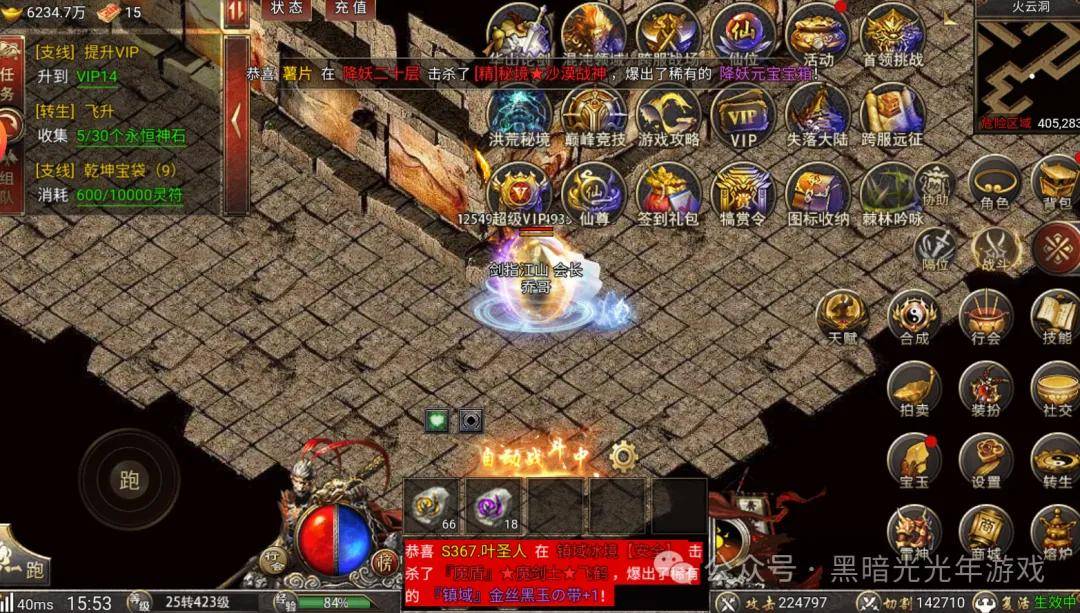This screenshot has height=613, width=1080.
Task: Click the 图标收纳 icon collapse button
Action: (x=817, y=193)
